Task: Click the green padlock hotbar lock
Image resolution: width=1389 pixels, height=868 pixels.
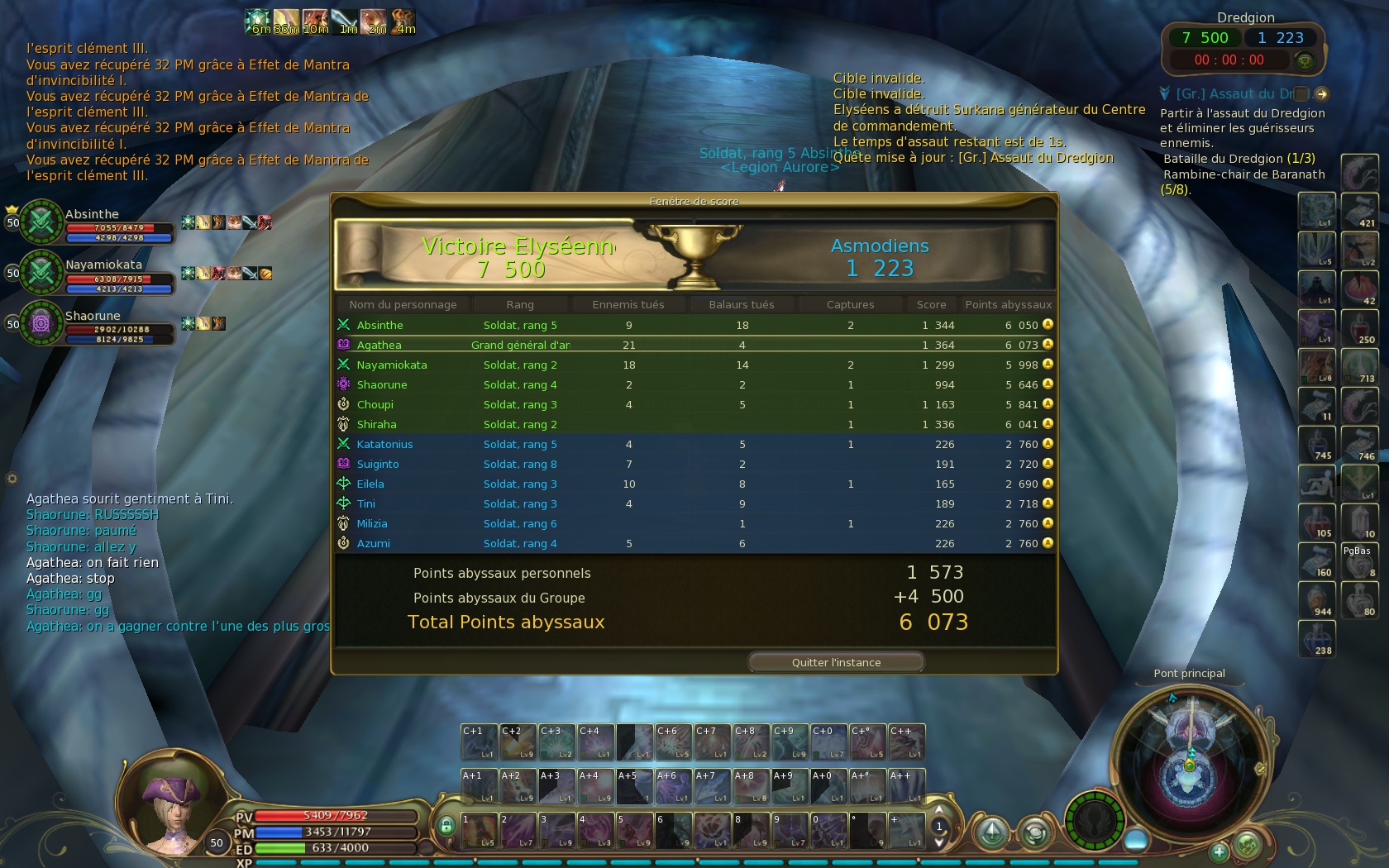Action: (446, 825)
